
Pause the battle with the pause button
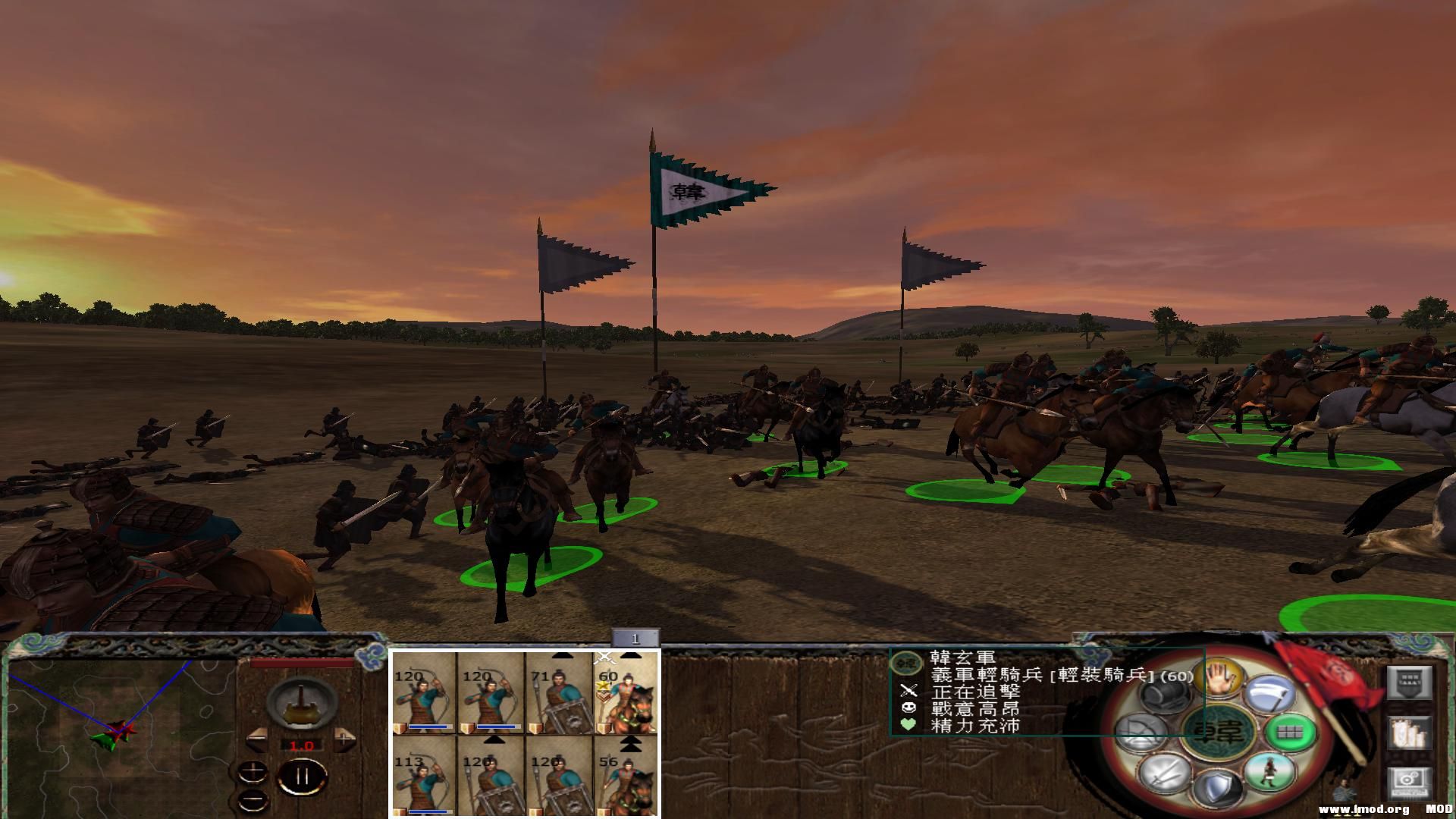point(302,777)
